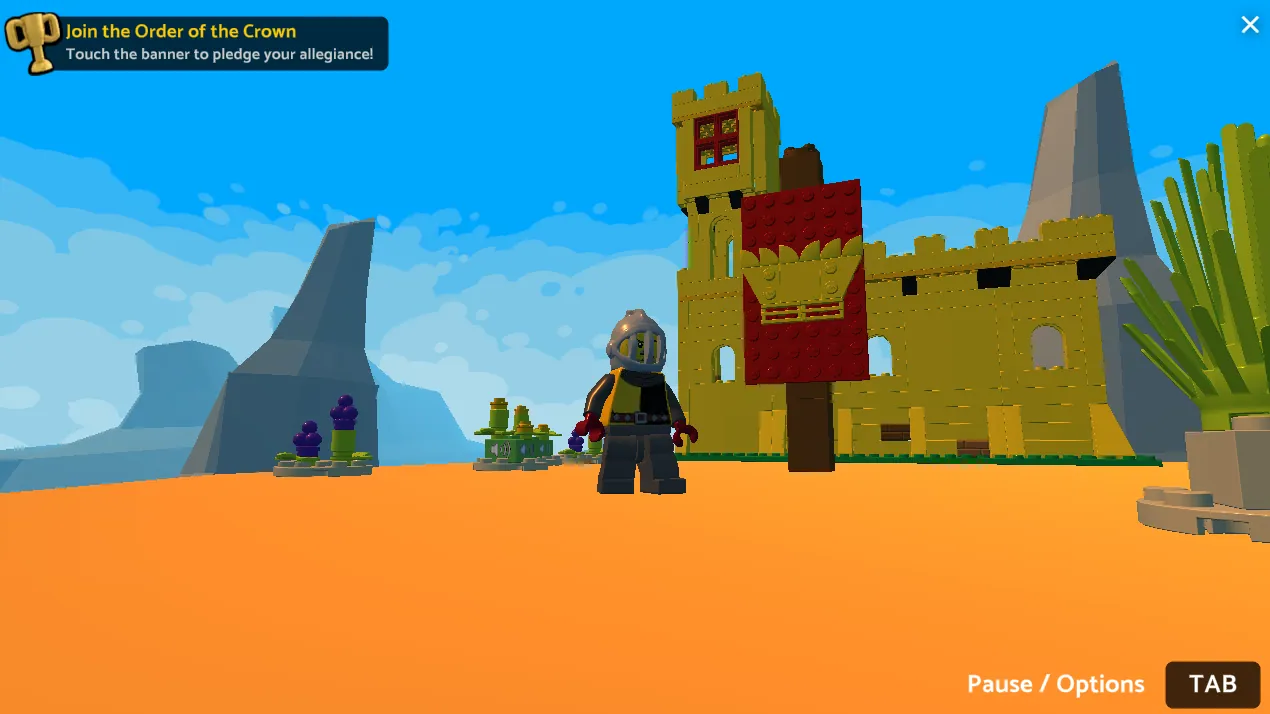Click the gold trophy quest icon
Image resolution: width=1270 pixels, height=714 pixels.
(32, 43)
